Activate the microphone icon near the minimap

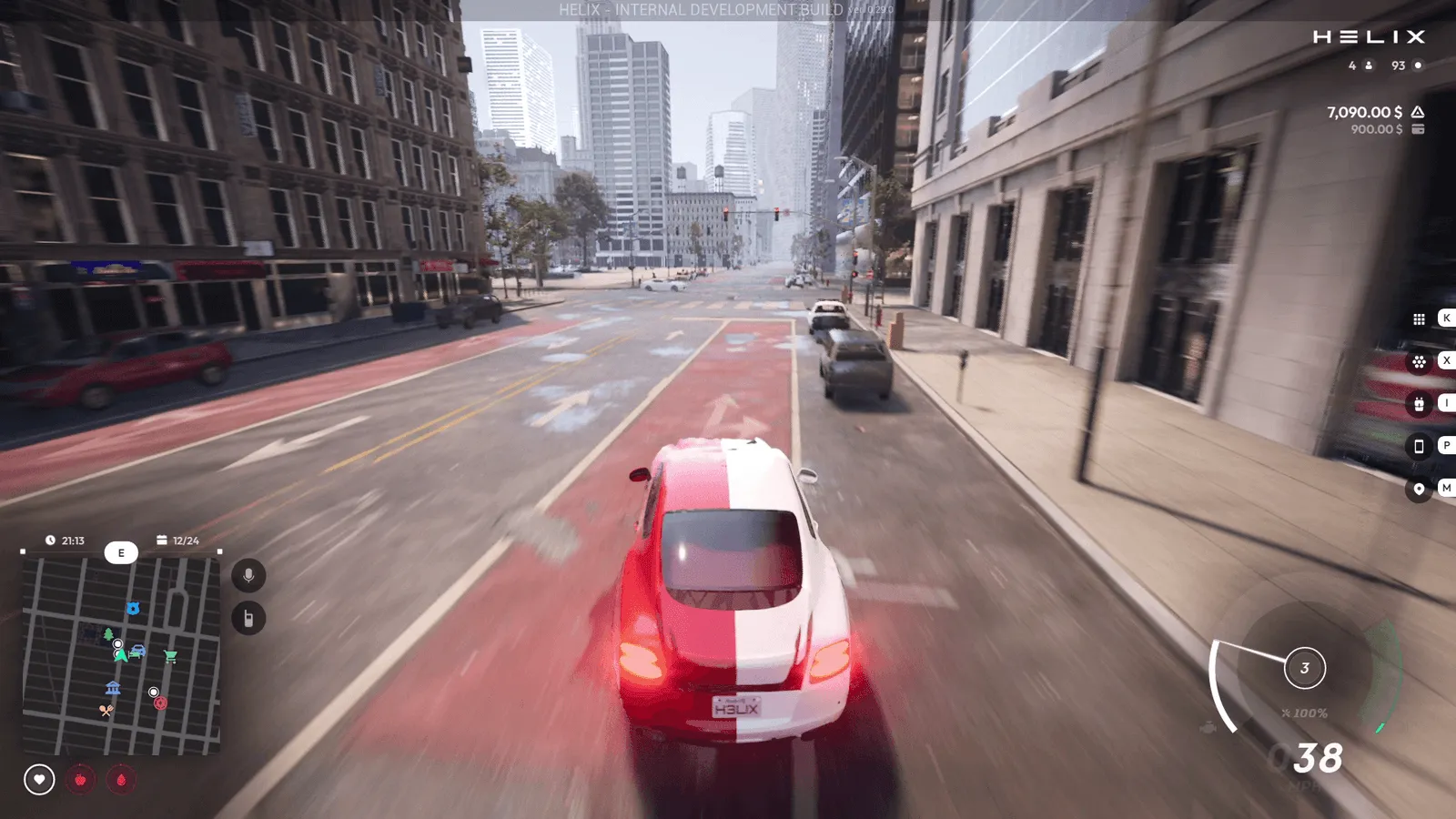point(248,573)
